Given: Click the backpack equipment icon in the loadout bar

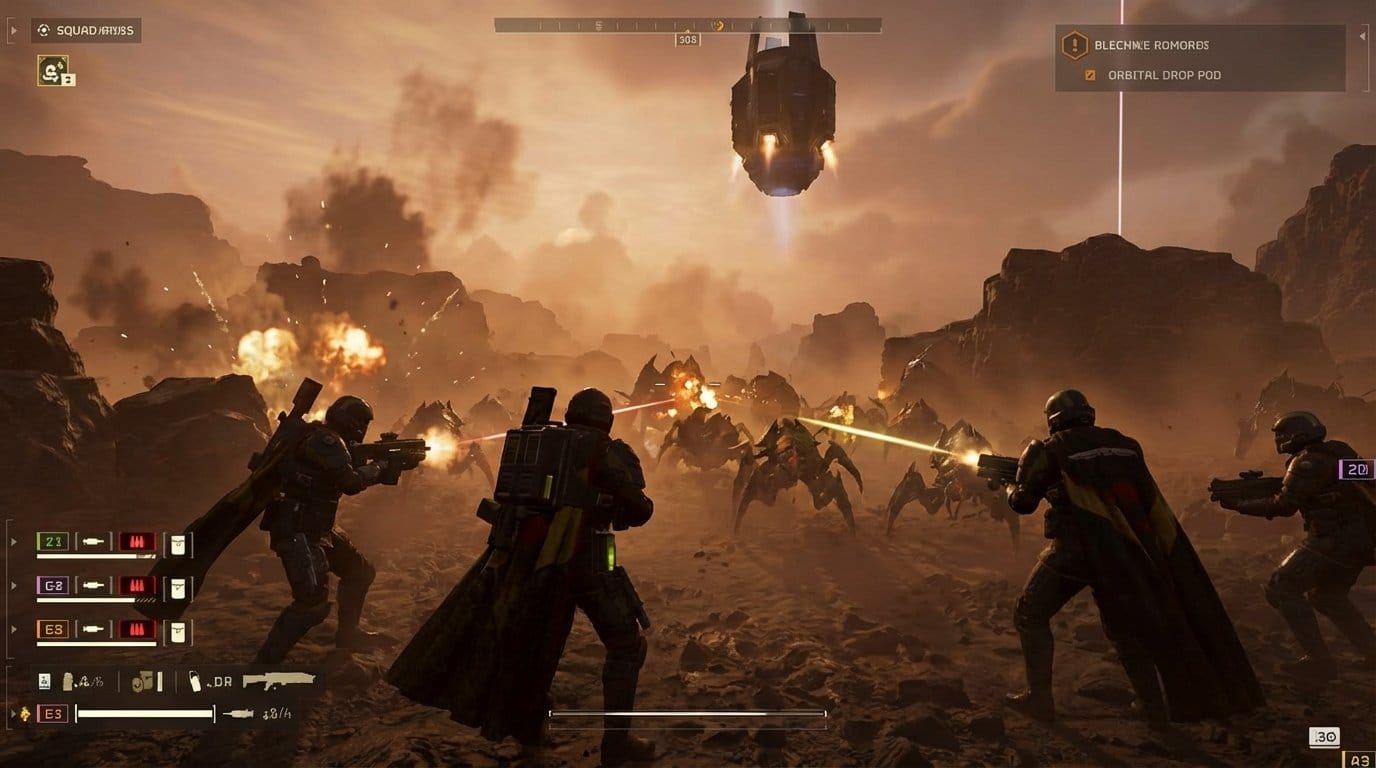Looking at the screenshot, I should click(142, 681).
